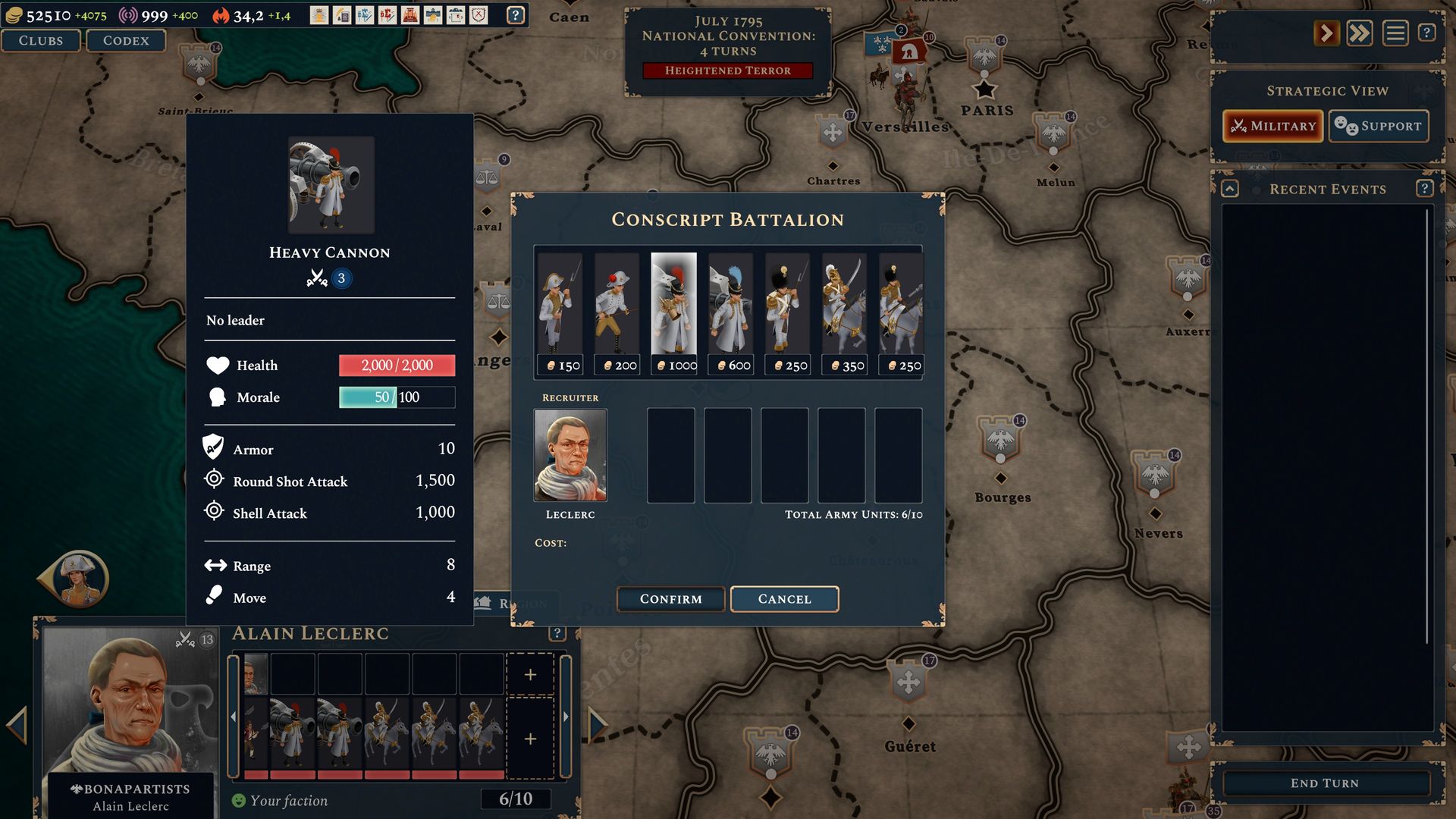Switch strategic view to Support
The height and width of the screenshot is (819, 1456).
coord(1379,126)
